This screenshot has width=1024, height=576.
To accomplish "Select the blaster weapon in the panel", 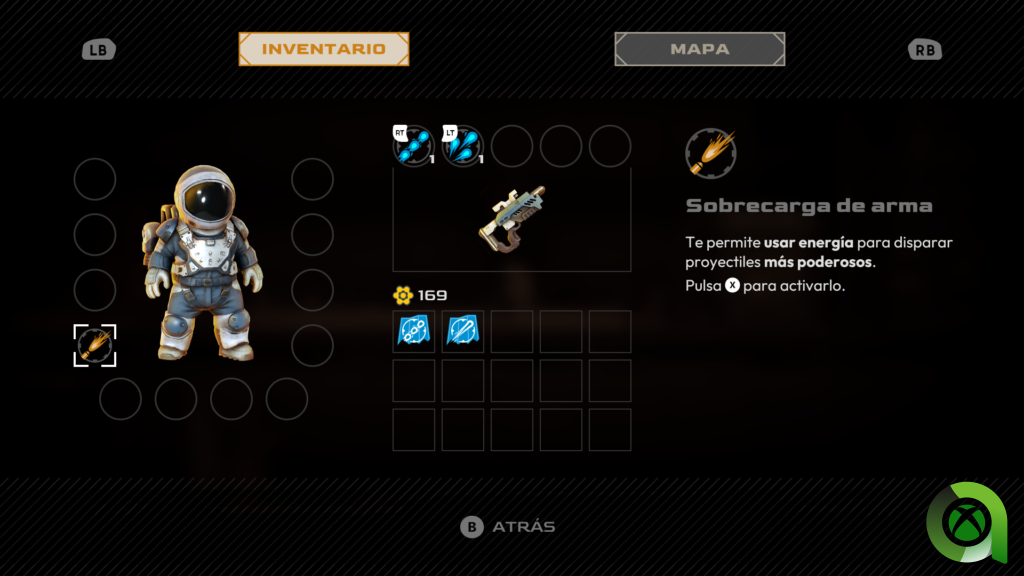I will click(x=512, y=218).
